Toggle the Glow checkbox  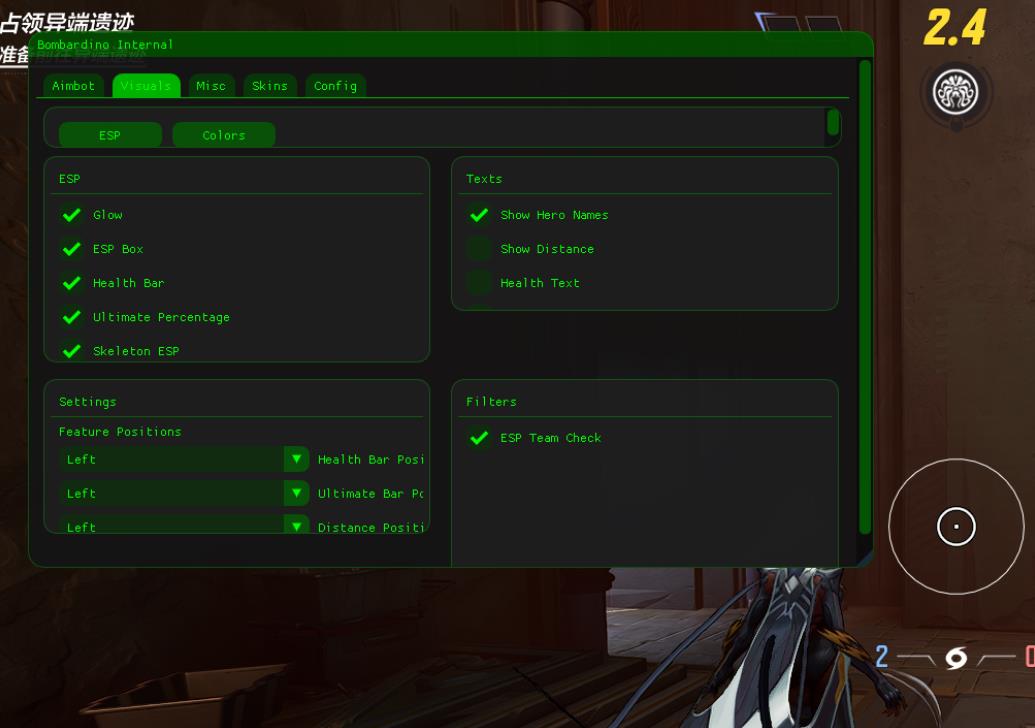tap(72, 215)
